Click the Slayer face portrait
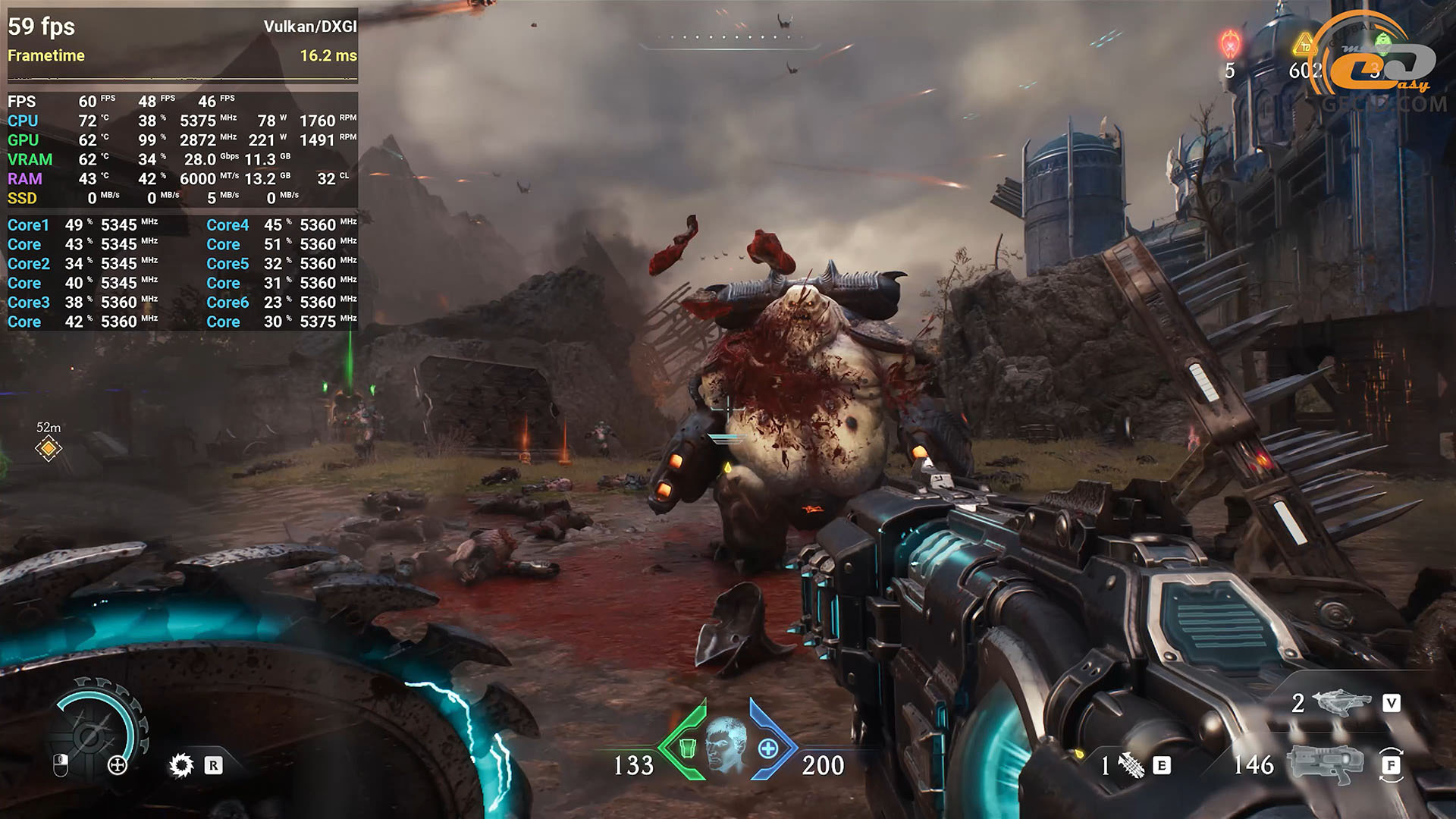The height and width of the screenshot is (819, 1456). click(x=726, y=744)
